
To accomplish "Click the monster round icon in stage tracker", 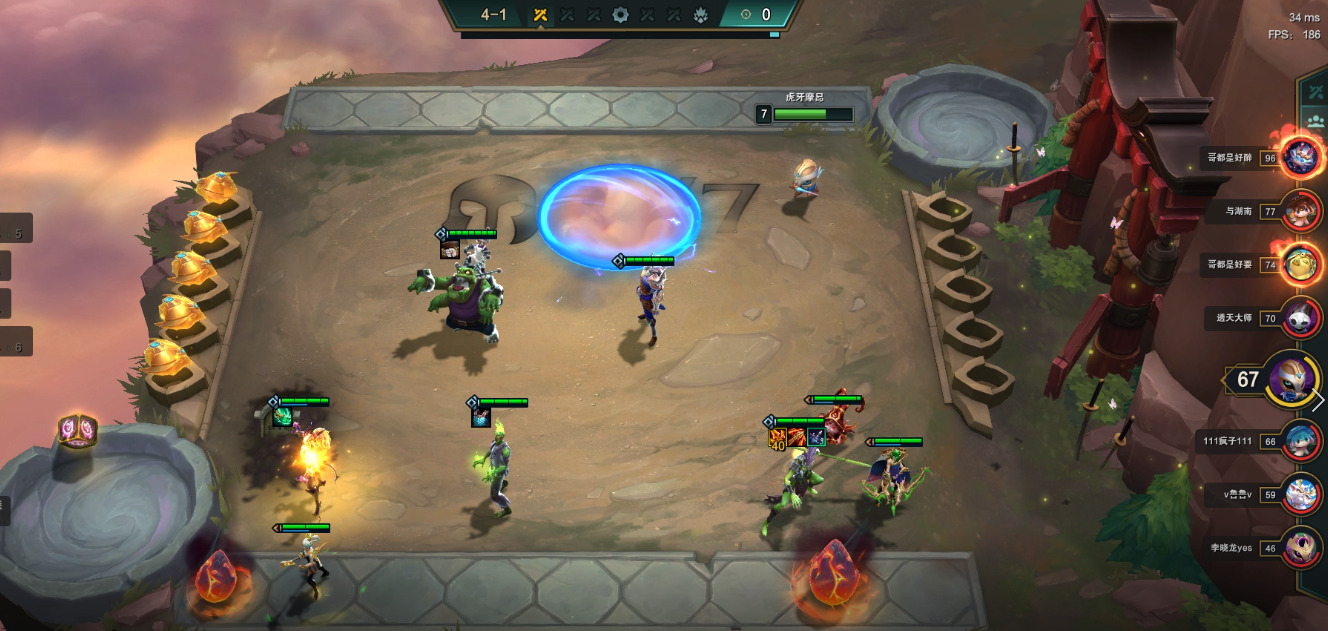I will [x=700, y=15].
